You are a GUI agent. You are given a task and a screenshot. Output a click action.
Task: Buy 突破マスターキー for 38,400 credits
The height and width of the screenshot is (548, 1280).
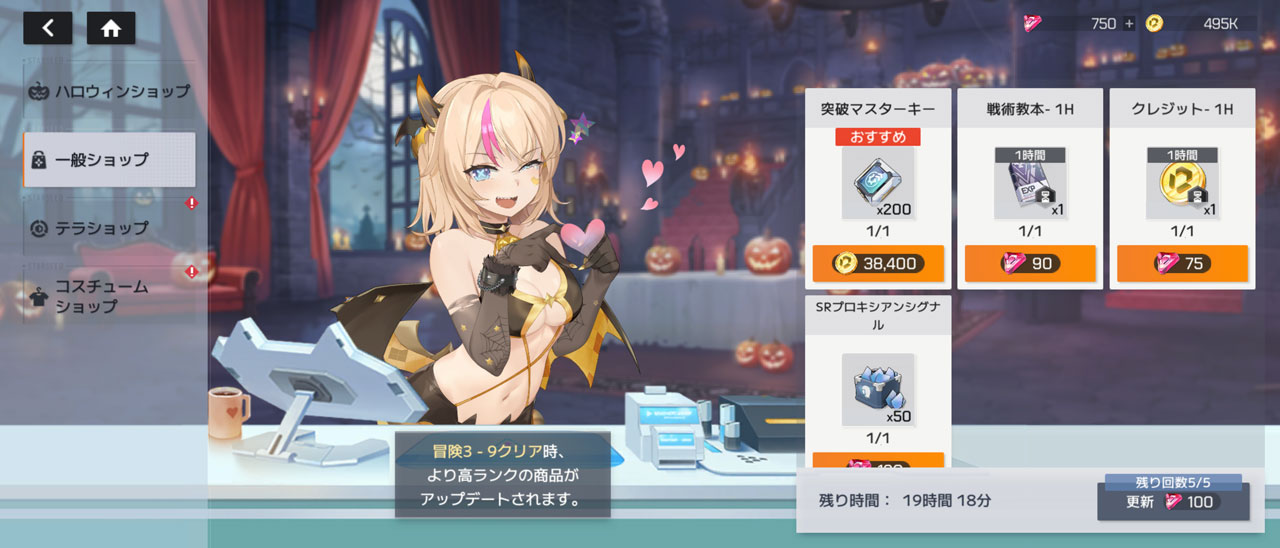[x=878, y=264]
